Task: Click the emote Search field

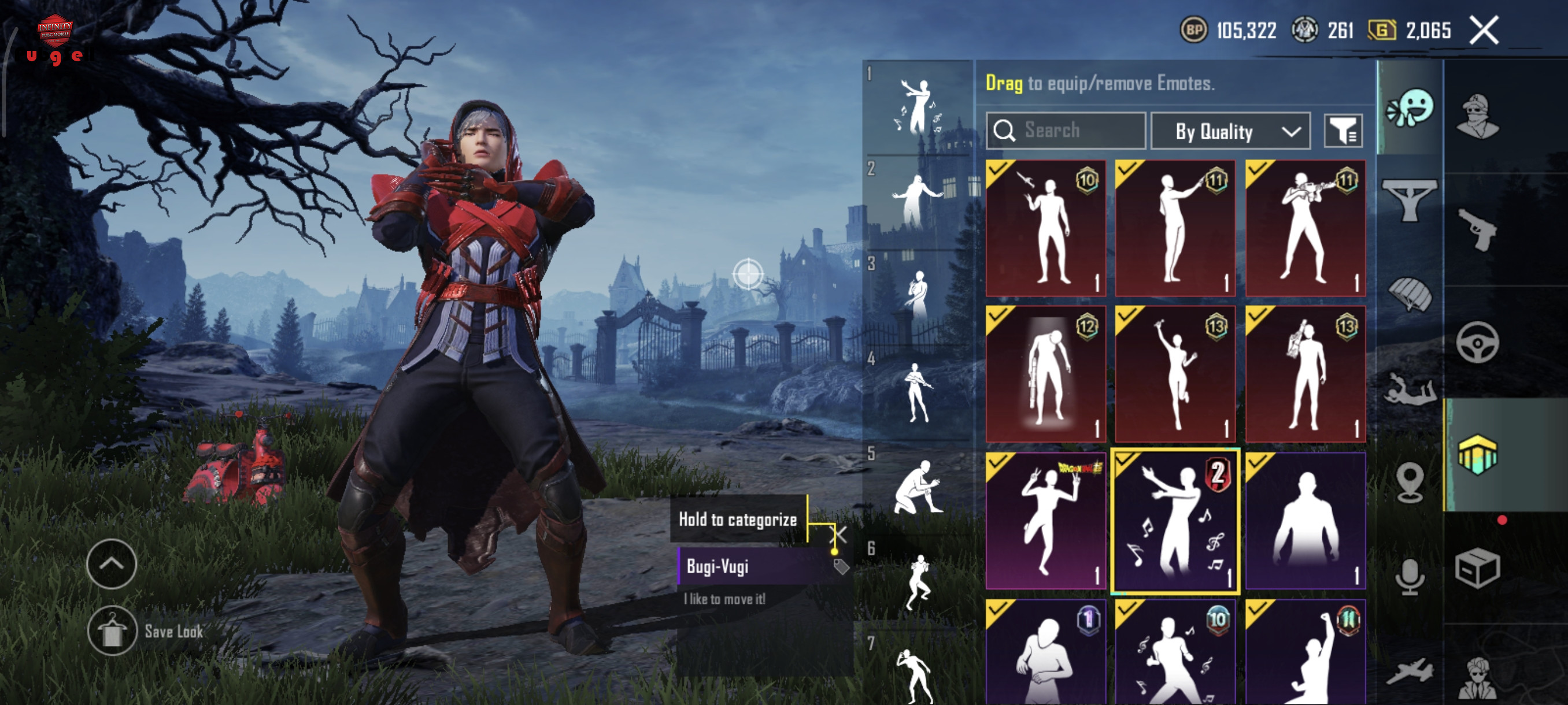Action: (1065, 130)
